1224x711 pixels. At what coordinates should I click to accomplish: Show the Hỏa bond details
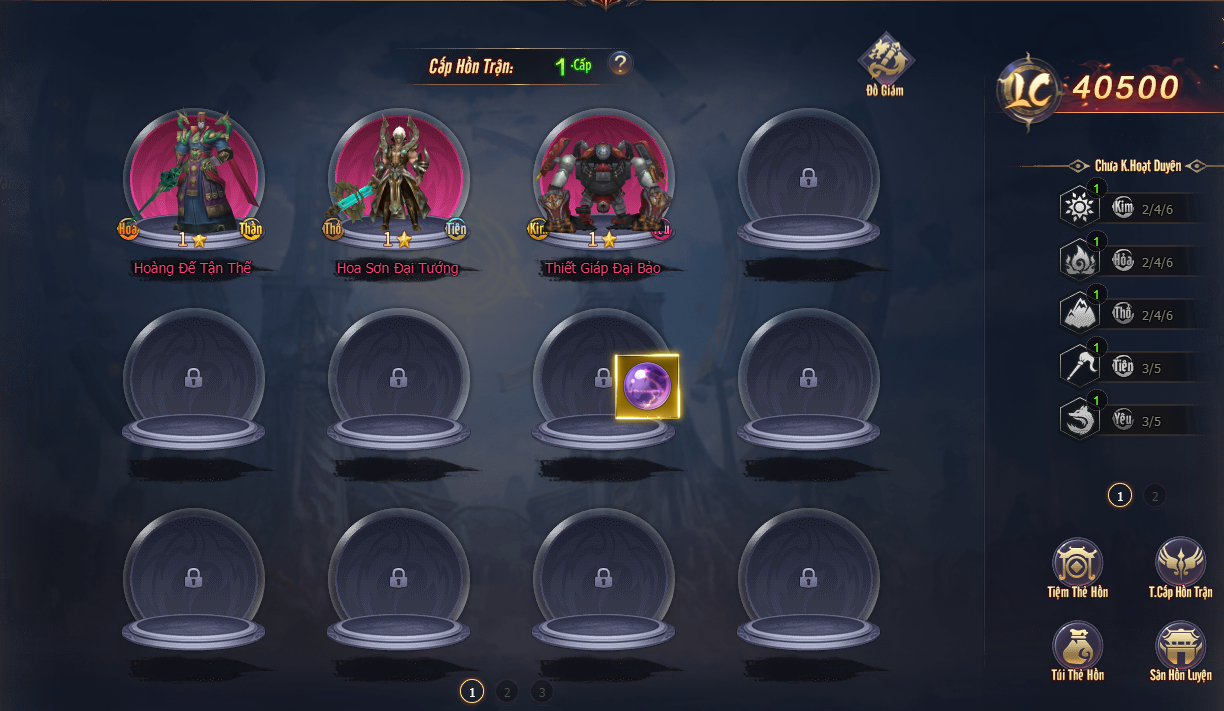1080,261
